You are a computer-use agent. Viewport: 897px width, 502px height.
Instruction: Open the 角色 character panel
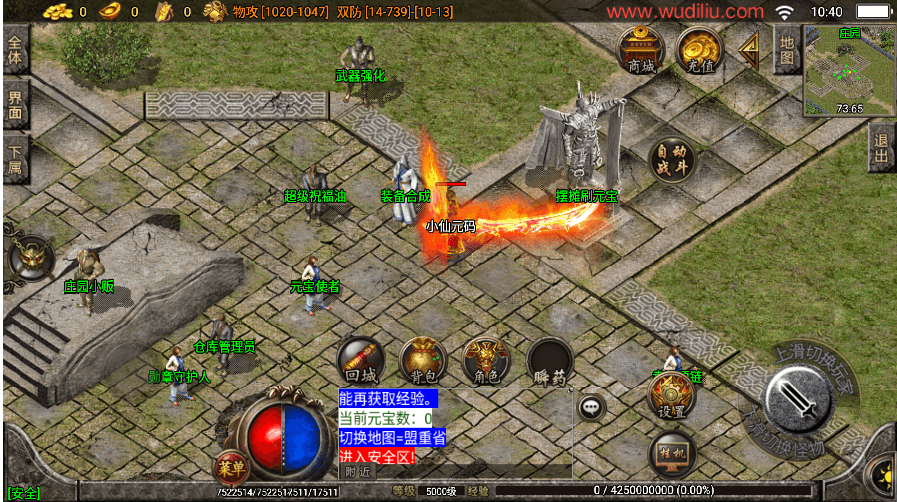486,361
